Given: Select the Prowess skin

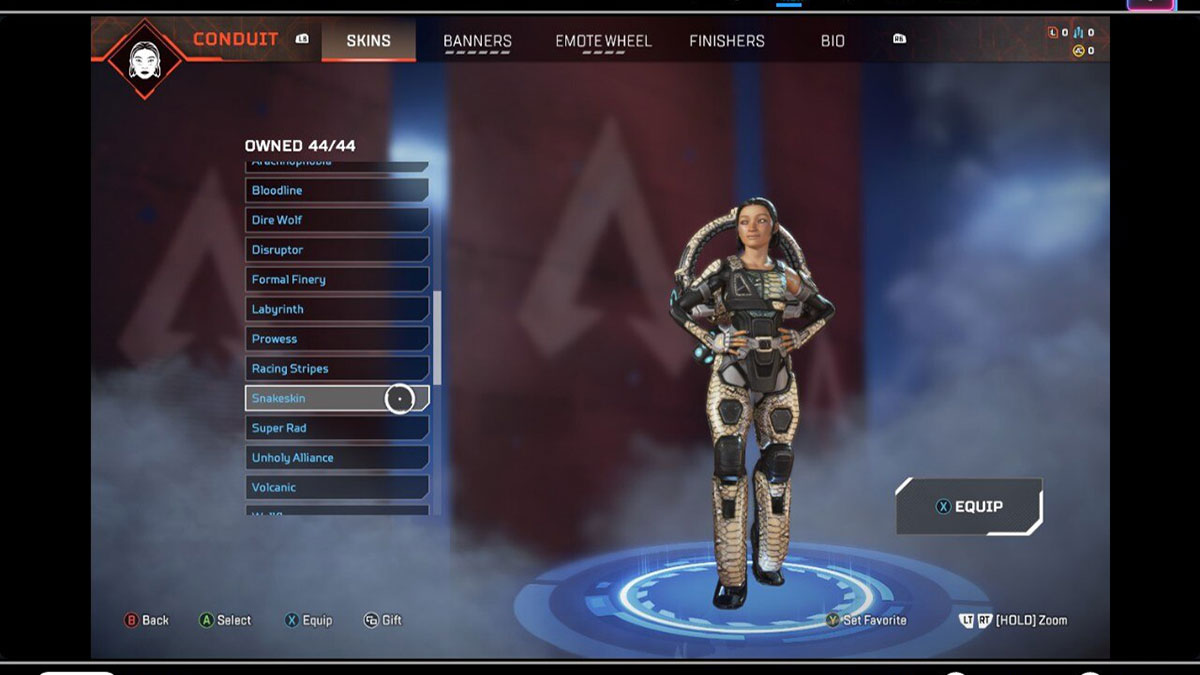Looking at the screenshot, I should click(336, 339).
